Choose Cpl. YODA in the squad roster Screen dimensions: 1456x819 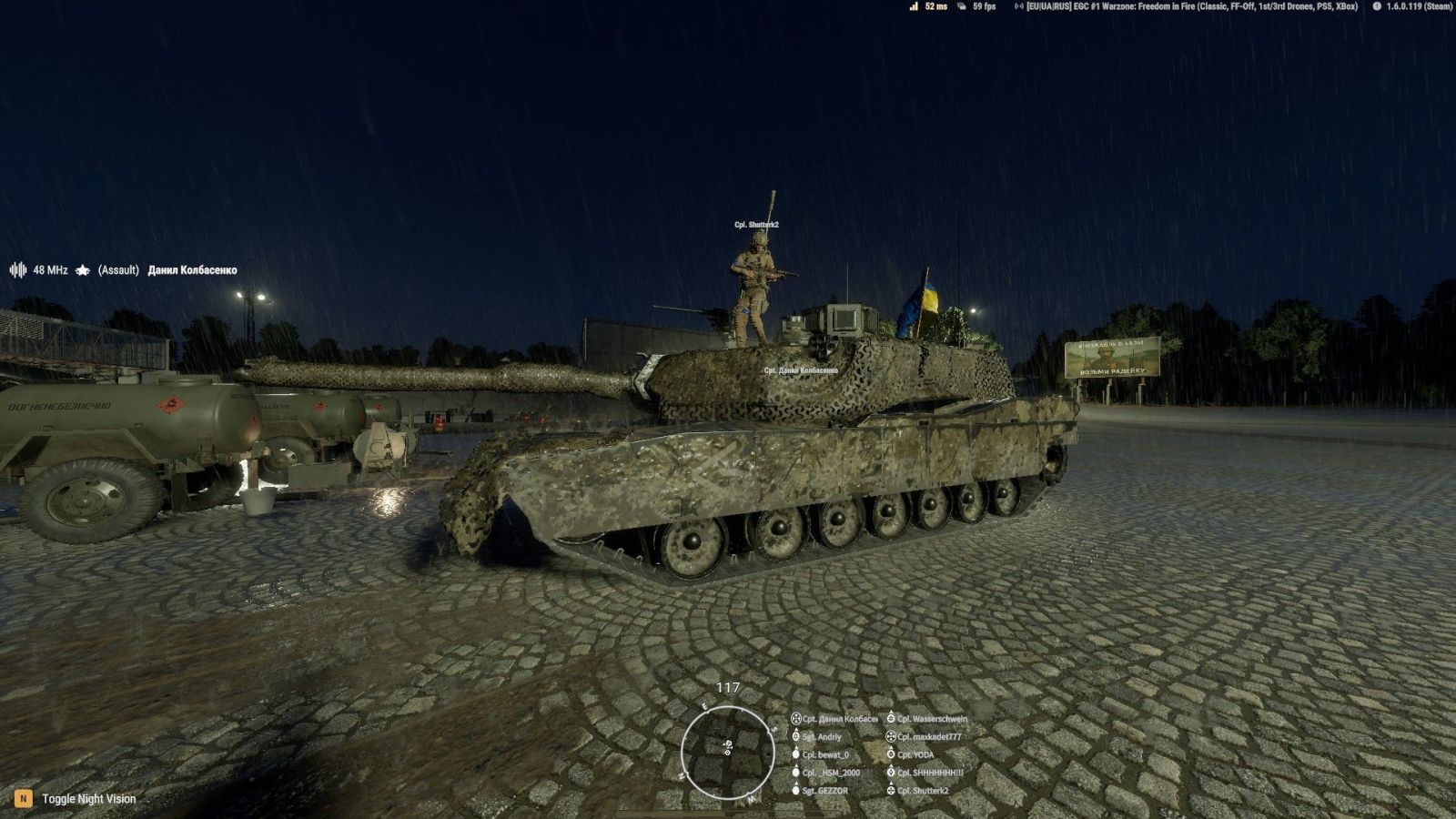915,755
